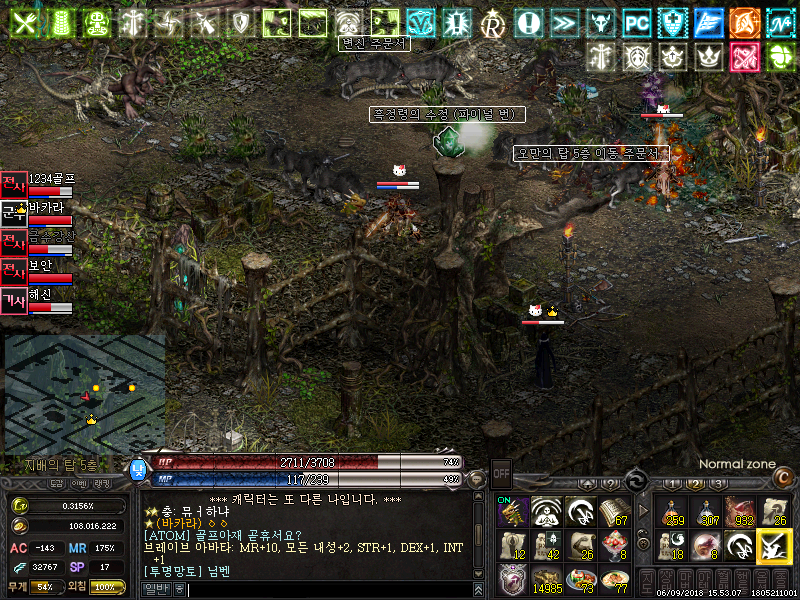Activate the dragon icon marked ON
Screen dimensions: 800x600
512,511
